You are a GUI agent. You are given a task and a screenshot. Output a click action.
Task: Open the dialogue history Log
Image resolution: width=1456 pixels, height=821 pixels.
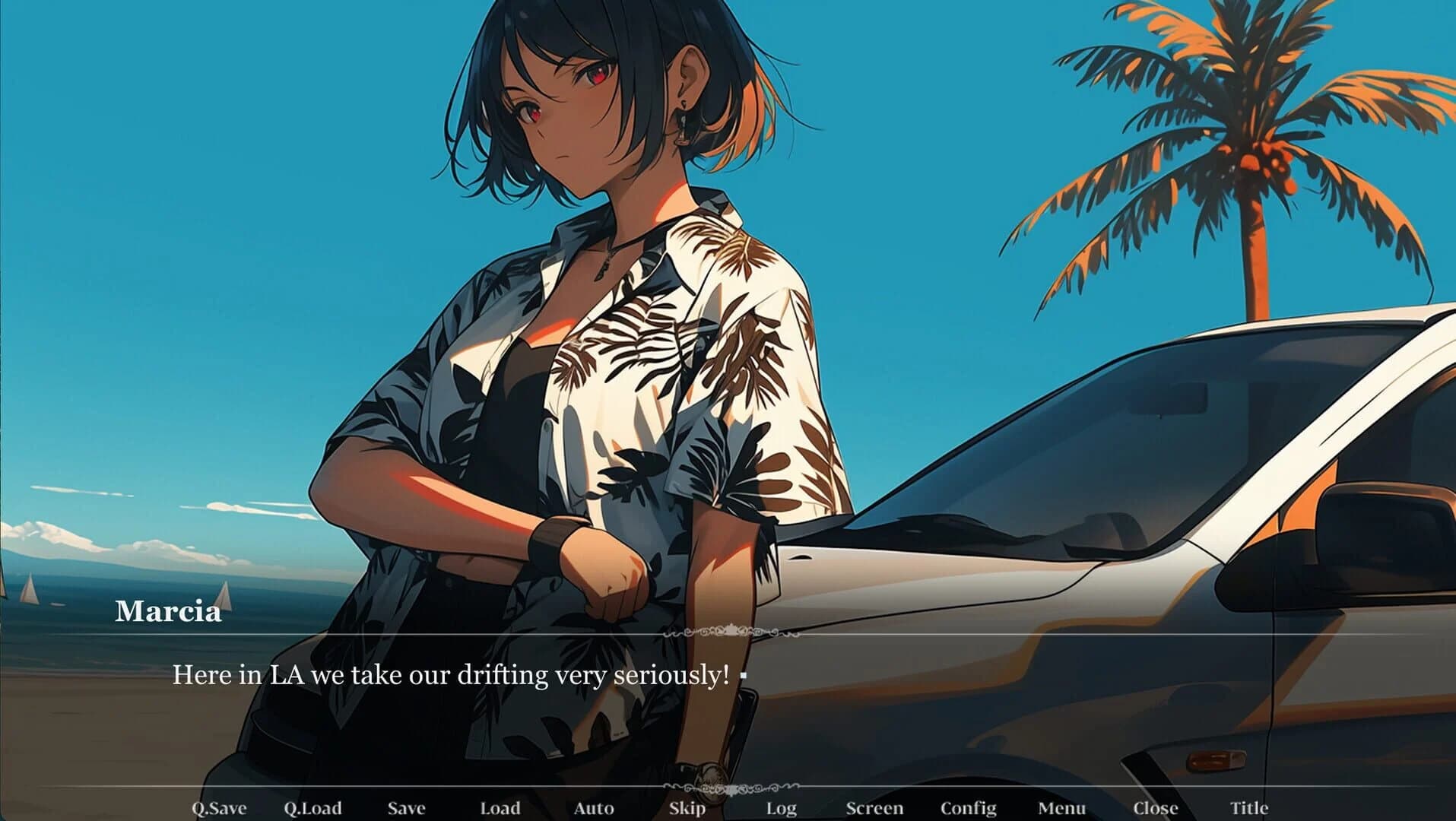tap(782, 808)
